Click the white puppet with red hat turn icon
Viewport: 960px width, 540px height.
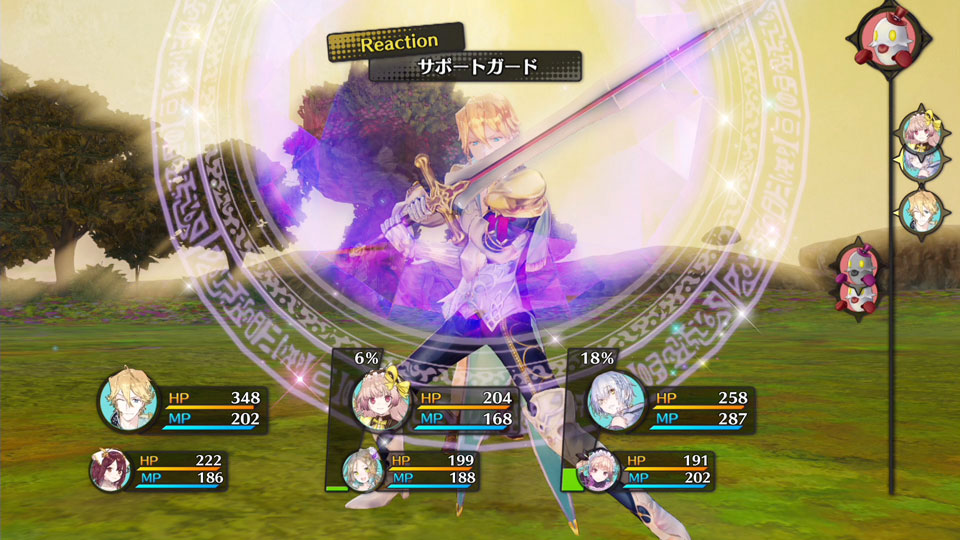click(889, 42)
